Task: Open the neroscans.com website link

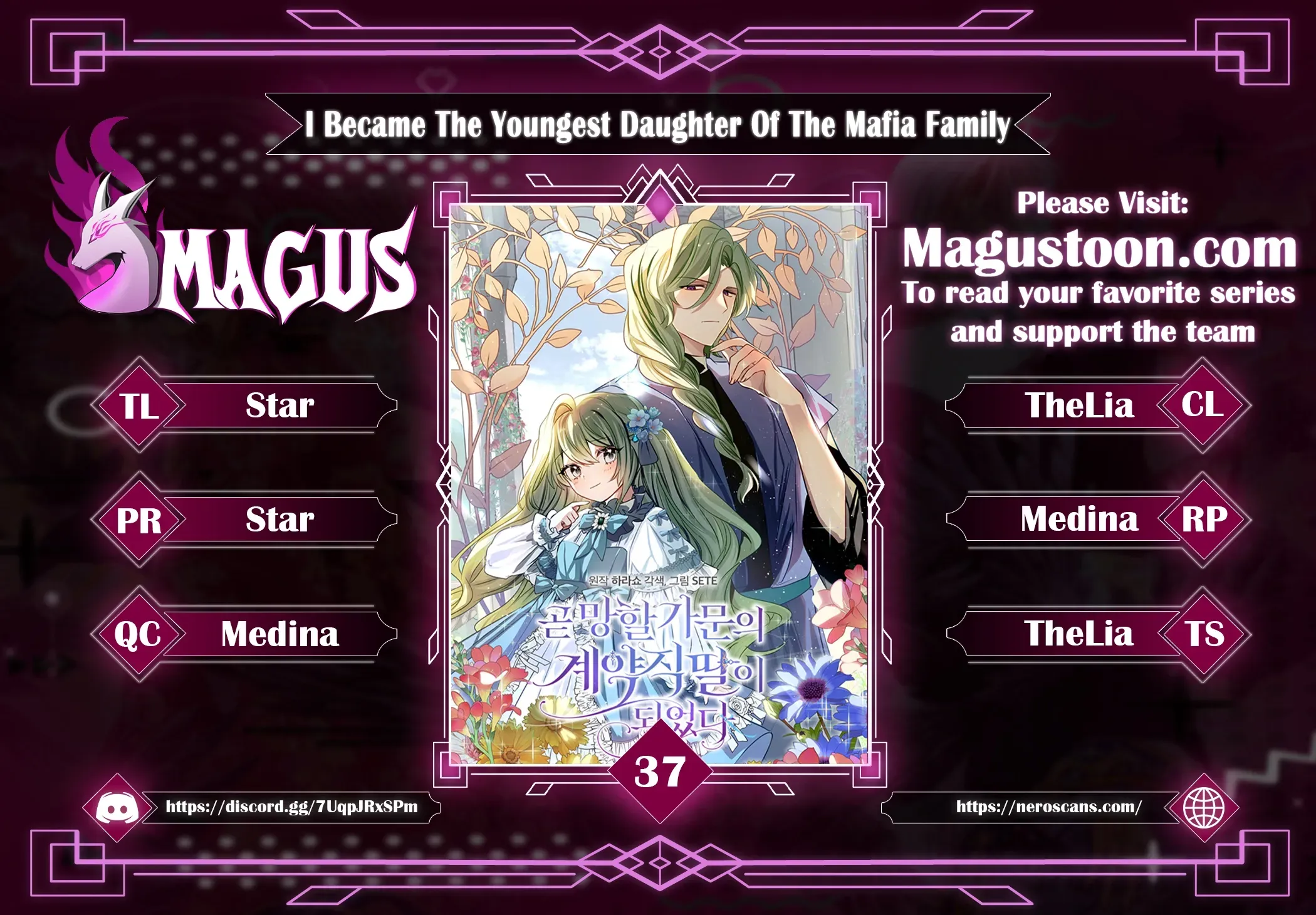Action: coord(1048,807)
